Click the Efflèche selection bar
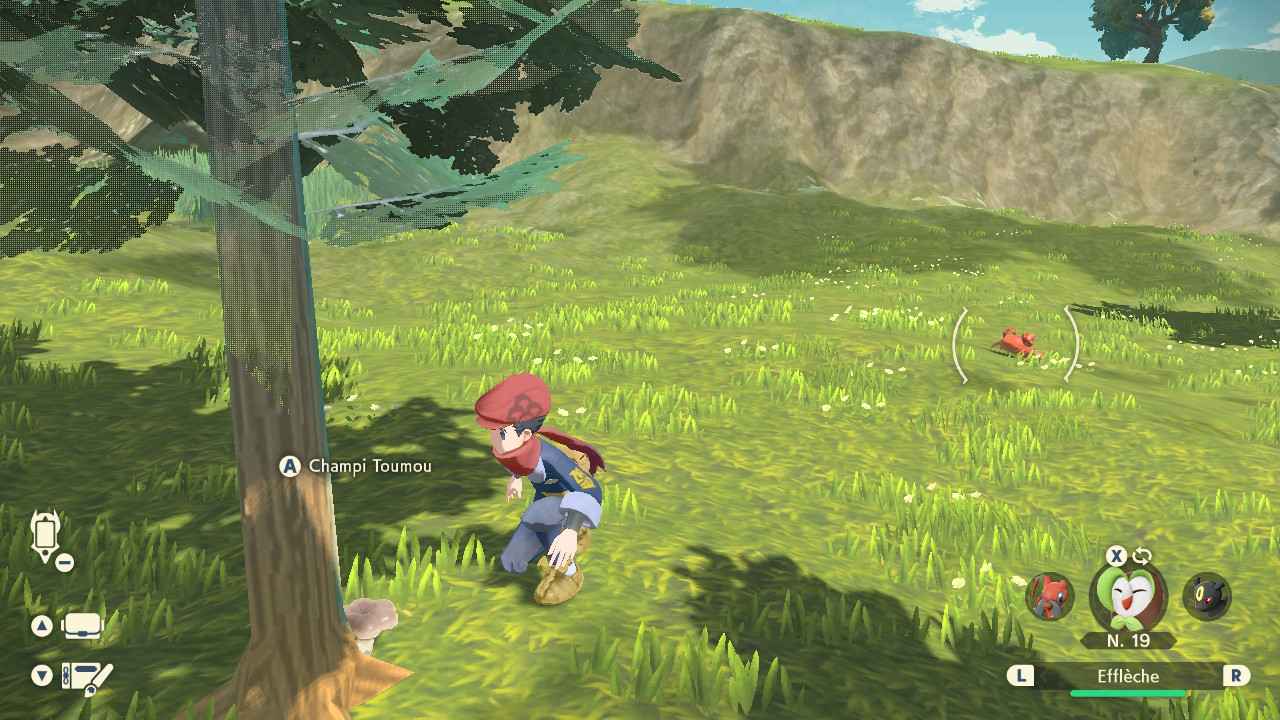The height and width of the screenshot is (720, 1280). click(x=1128, y=677)
